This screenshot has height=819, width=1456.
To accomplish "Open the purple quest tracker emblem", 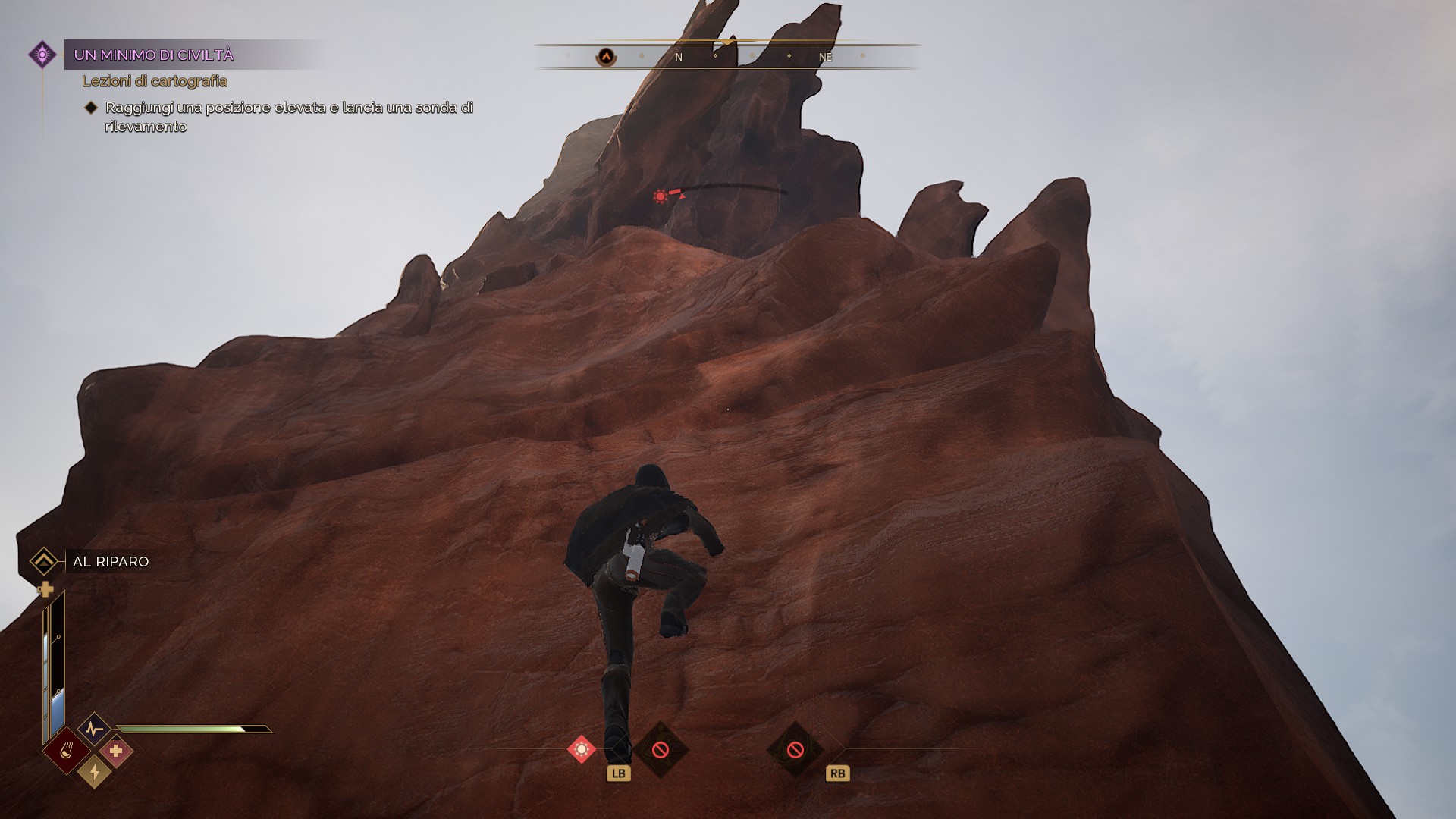I will (42, 55).
